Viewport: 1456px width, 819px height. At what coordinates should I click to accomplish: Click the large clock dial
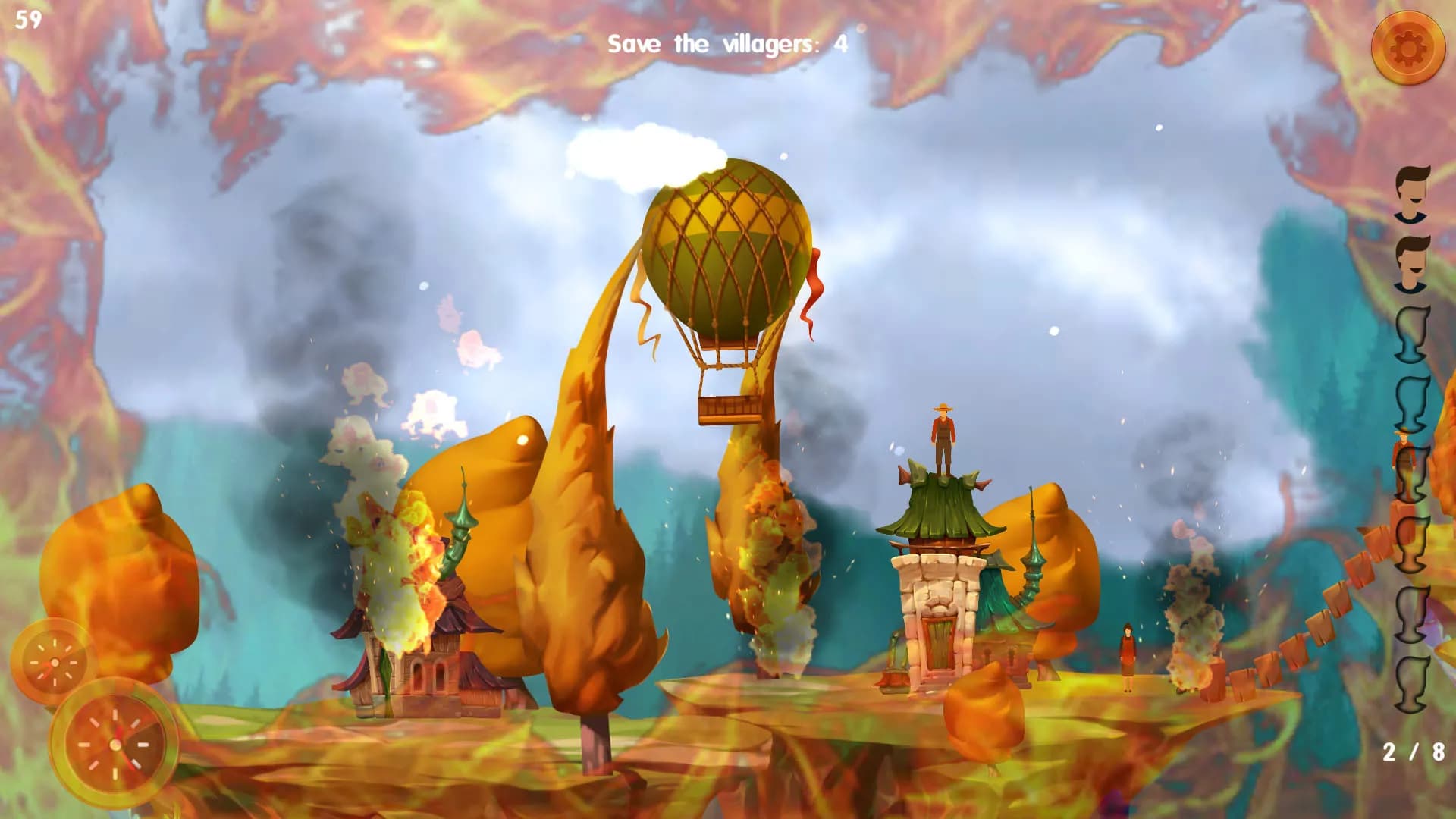pos(115,743)
